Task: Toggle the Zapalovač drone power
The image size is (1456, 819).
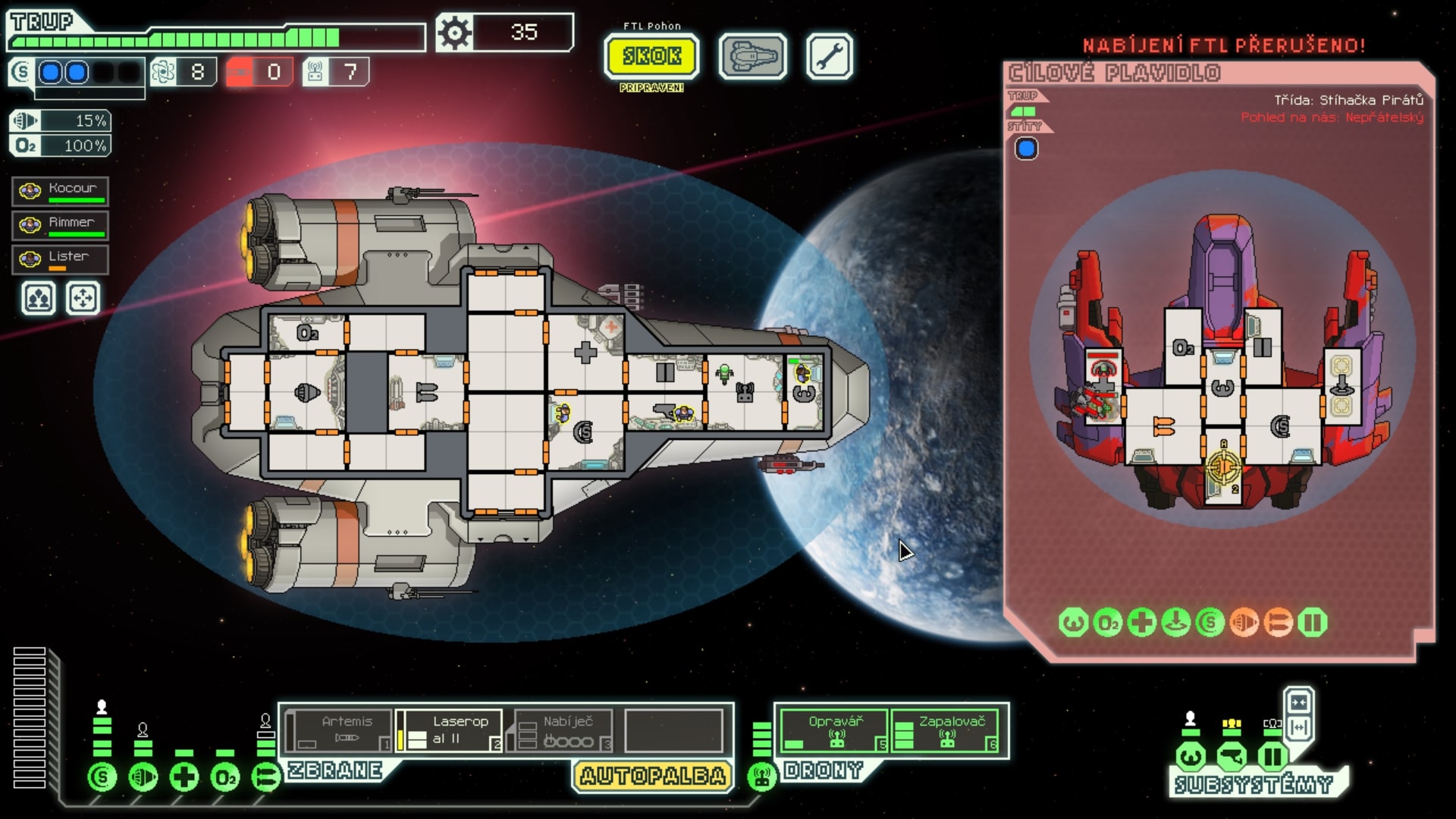Action: (946, 729)
